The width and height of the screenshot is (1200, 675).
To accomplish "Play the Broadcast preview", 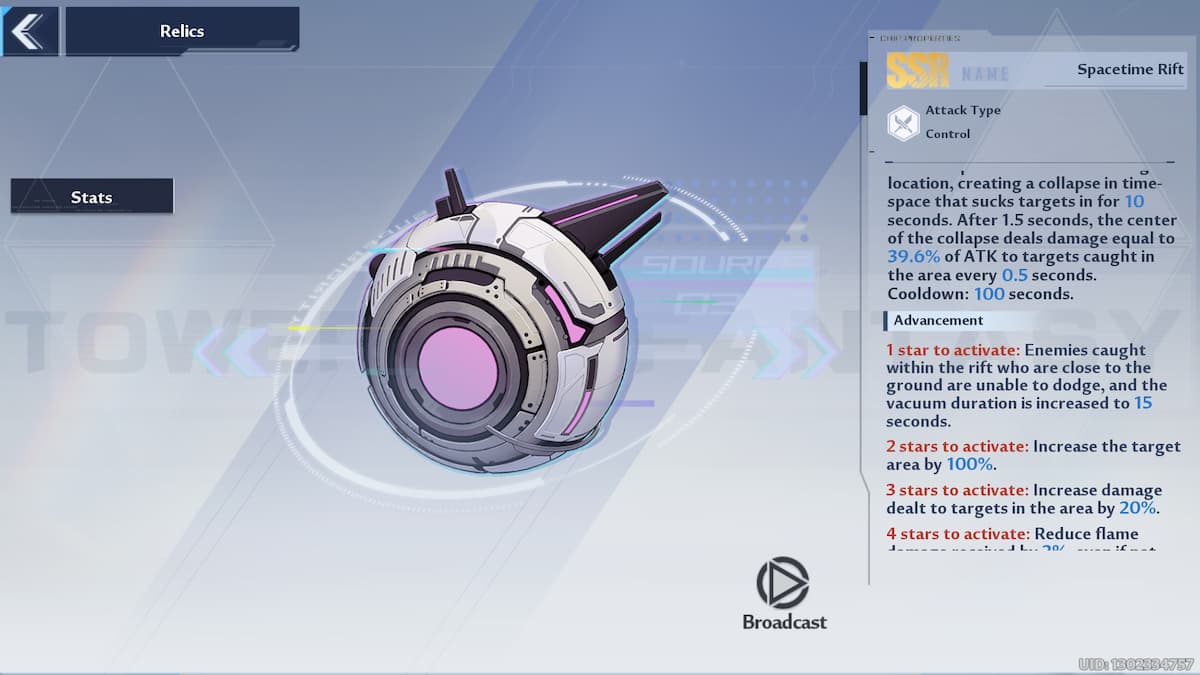I will click(x=783, y=584).
